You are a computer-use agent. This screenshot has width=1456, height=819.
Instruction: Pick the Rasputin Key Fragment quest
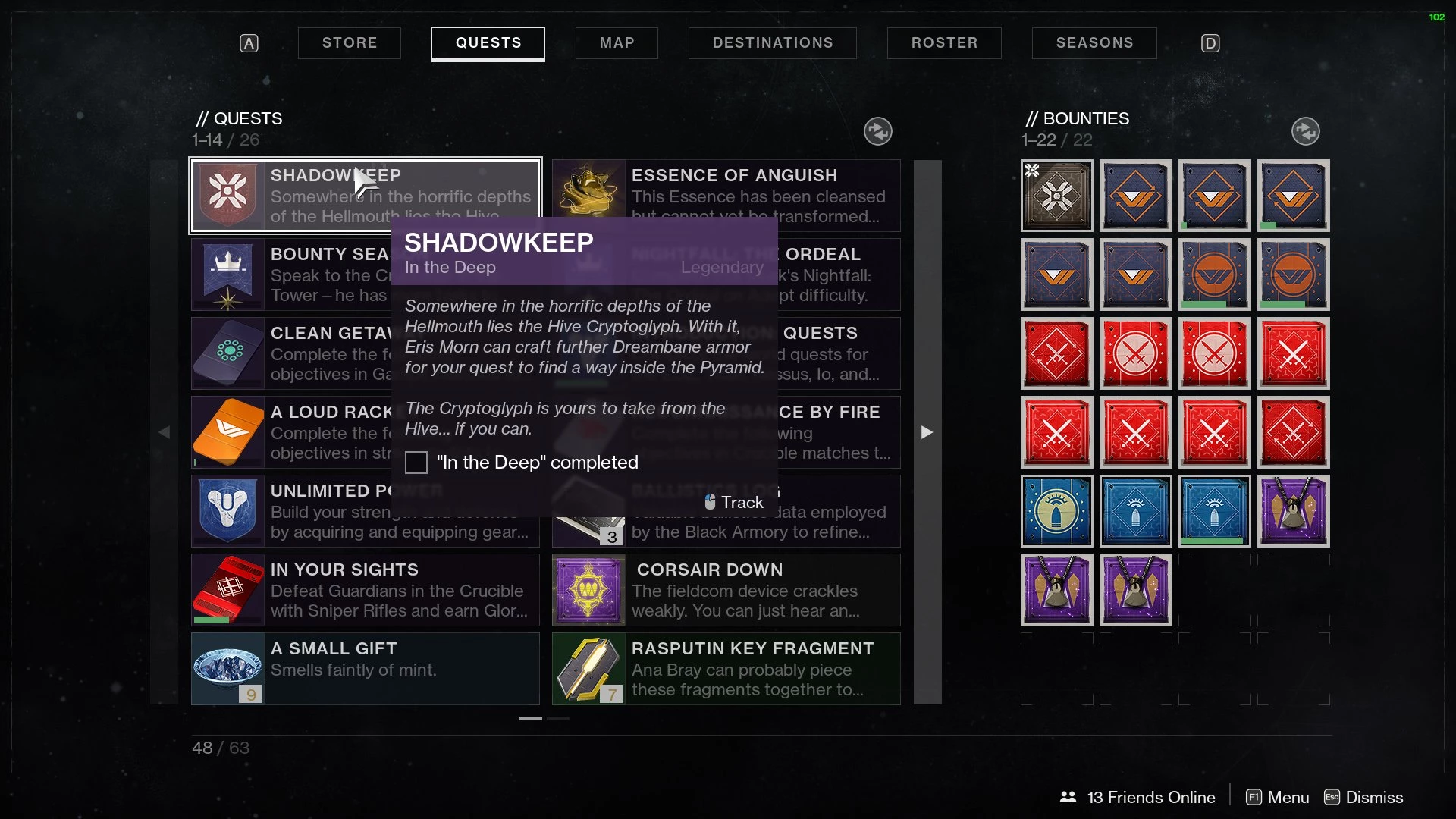coord(726,669)
